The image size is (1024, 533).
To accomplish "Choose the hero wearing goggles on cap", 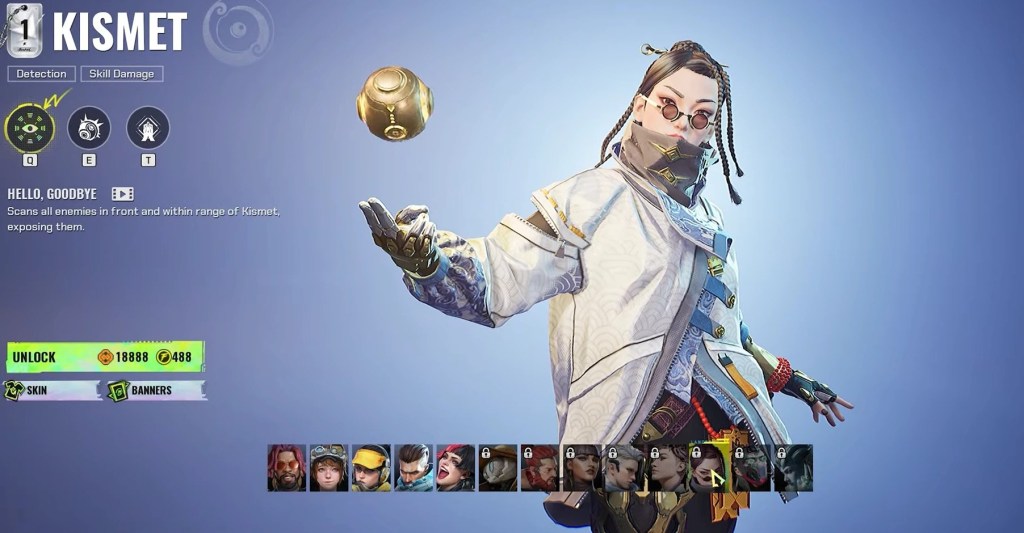I will 328,468.
